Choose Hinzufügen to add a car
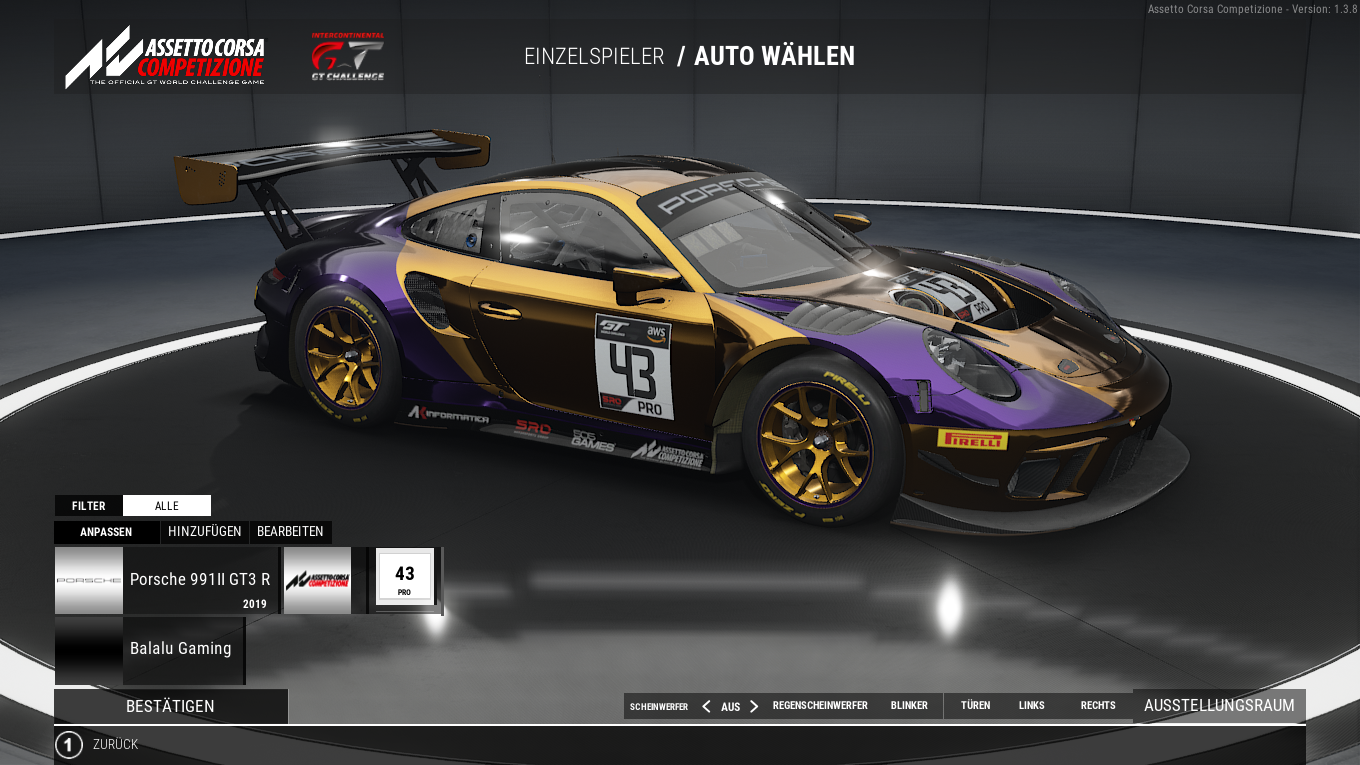This screenshot has width=1360, height=765. coord(204,532)
